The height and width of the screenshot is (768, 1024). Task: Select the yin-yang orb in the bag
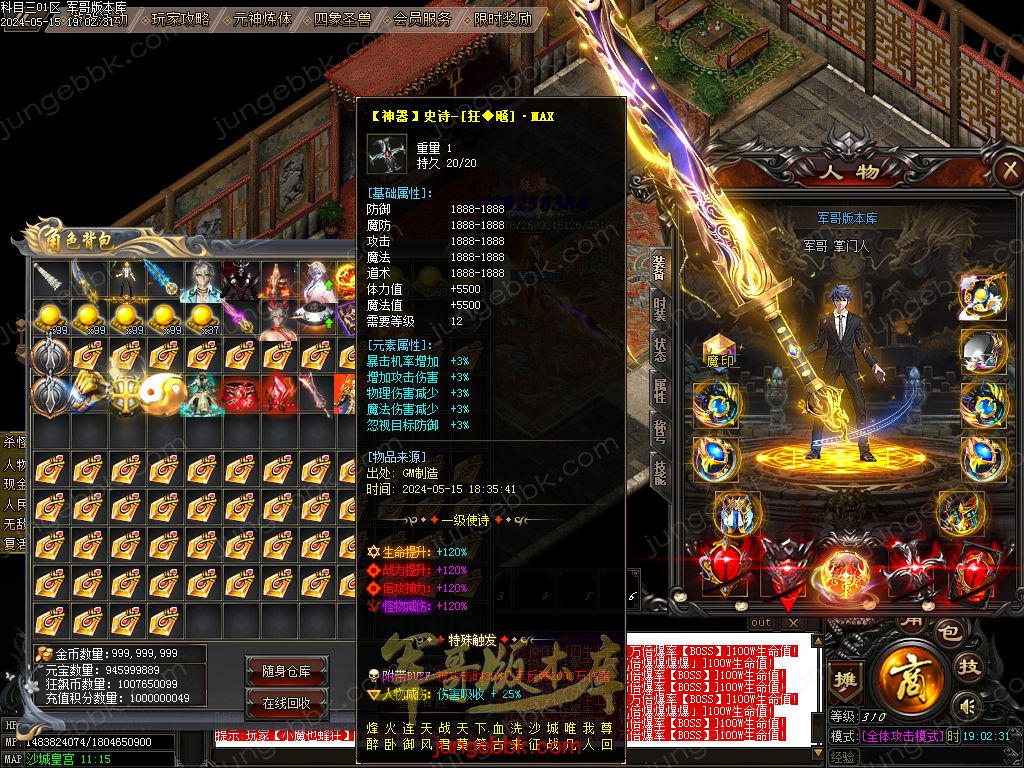161,394
